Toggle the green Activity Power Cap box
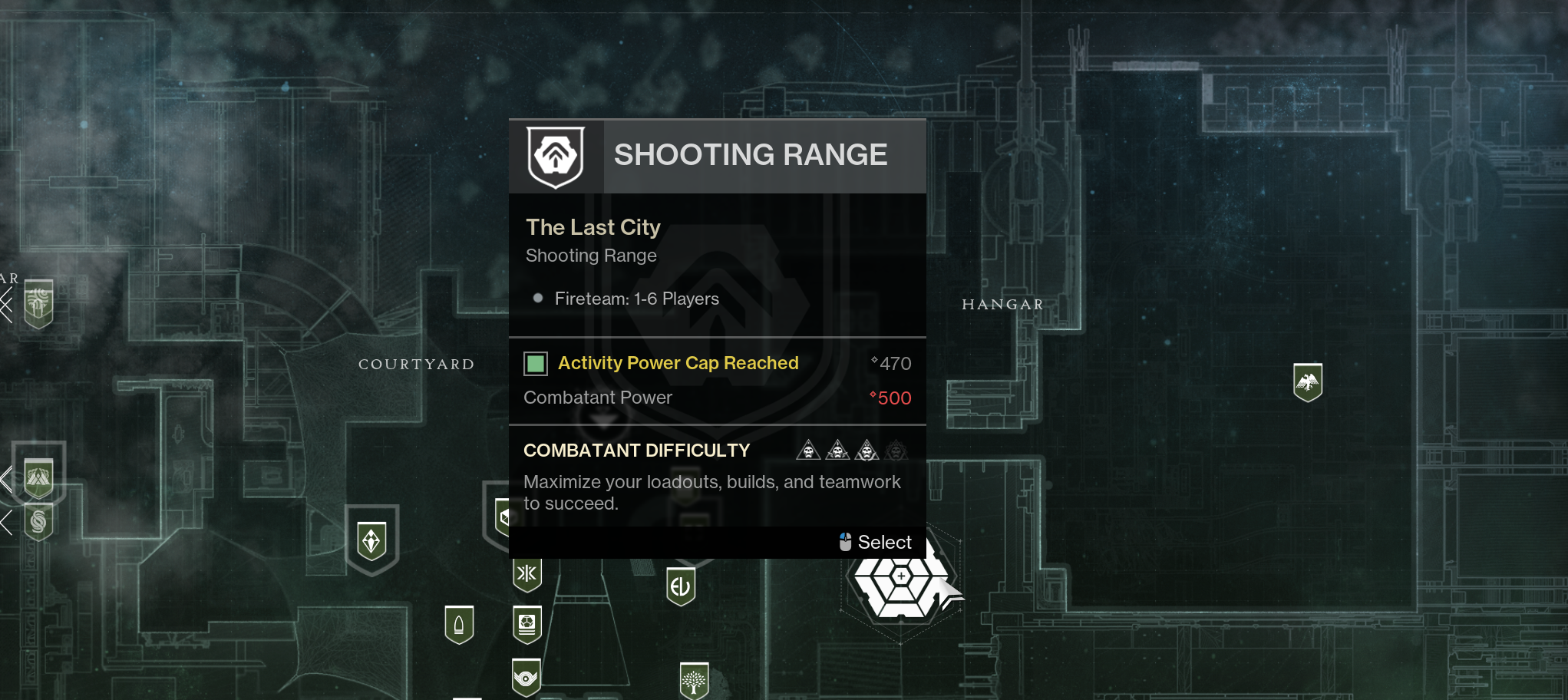Image resolution: width=1568 pixels, height=700 pixels. [x=536, y=363]
